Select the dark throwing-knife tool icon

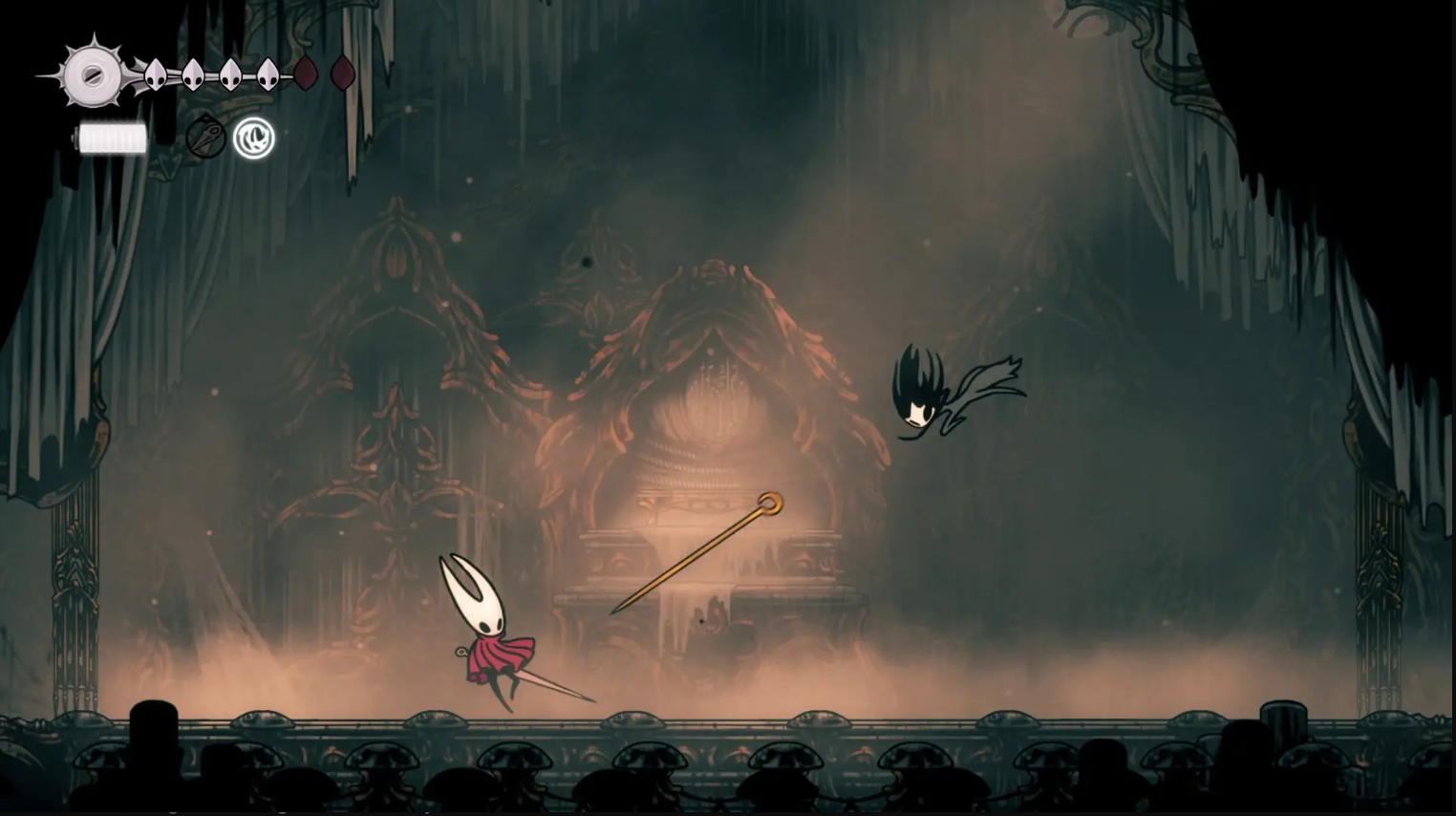[205, 139]
